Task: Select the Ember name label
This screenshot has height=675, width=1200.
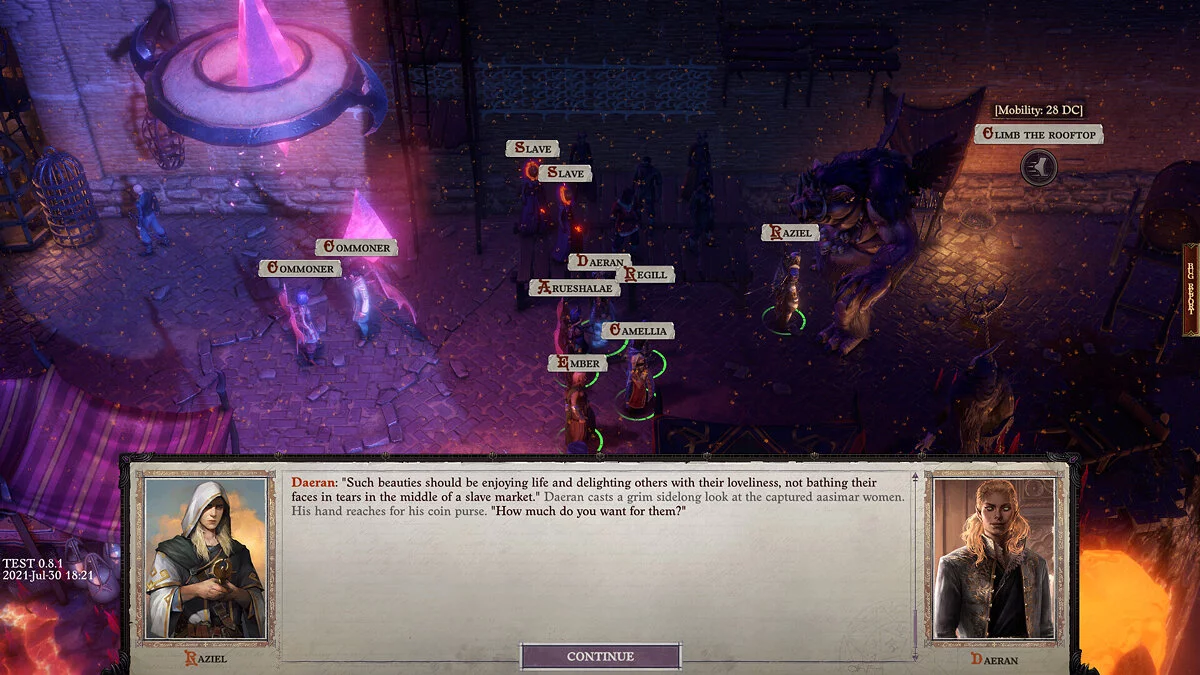Action: [x=578, y=363]
